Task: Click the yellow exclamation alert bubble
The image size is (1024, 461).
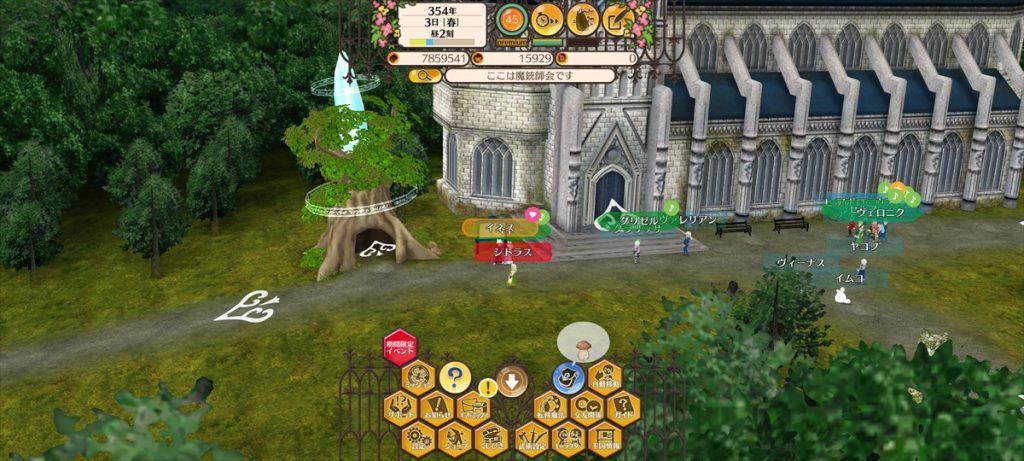Action: [487, 387]
